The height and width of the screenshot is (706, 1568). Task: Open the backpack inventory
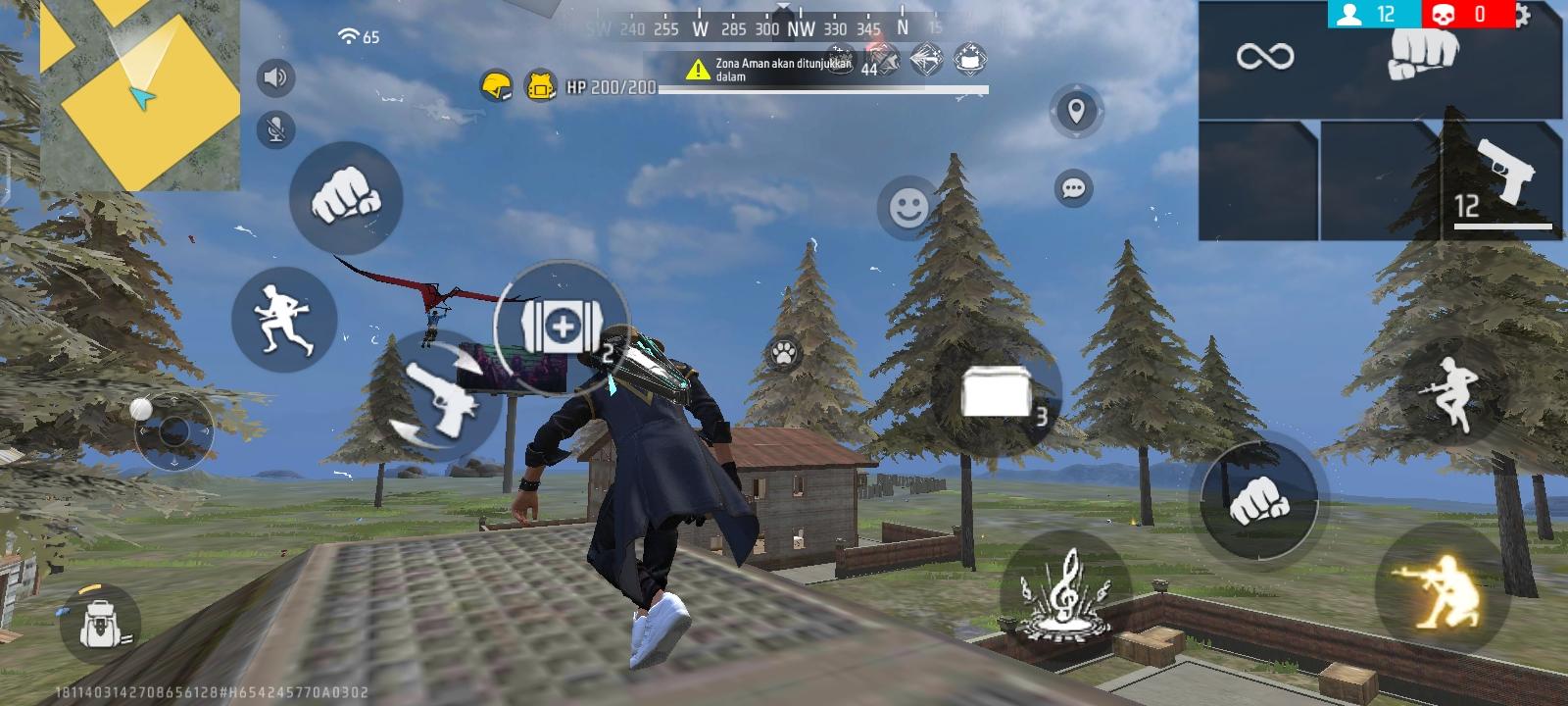tap(98, 622)
